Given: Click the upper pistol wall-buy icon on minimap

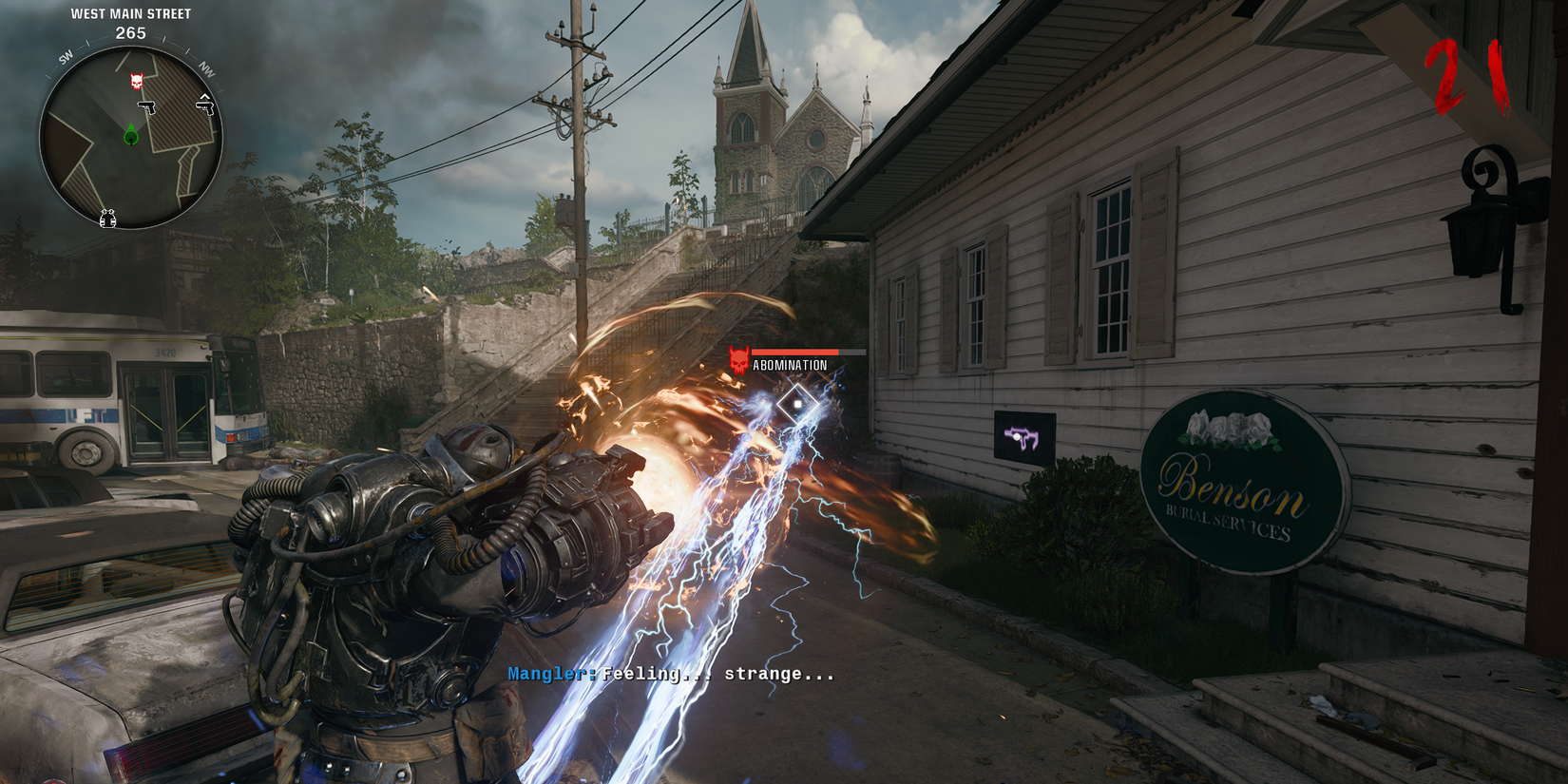Looking at the screenshot, I should tap(148, 107).
